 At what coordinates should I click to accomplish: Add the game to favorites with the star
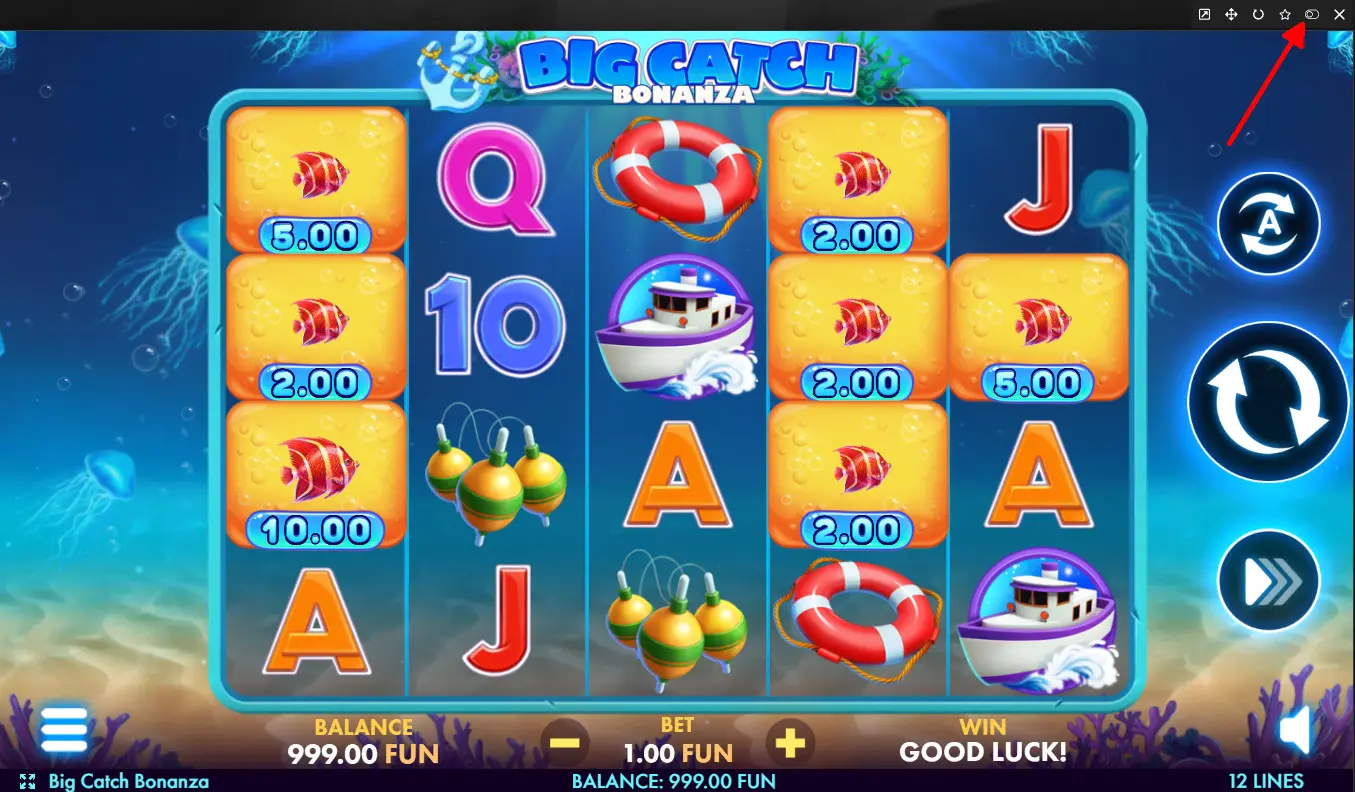click(1285, 15)
